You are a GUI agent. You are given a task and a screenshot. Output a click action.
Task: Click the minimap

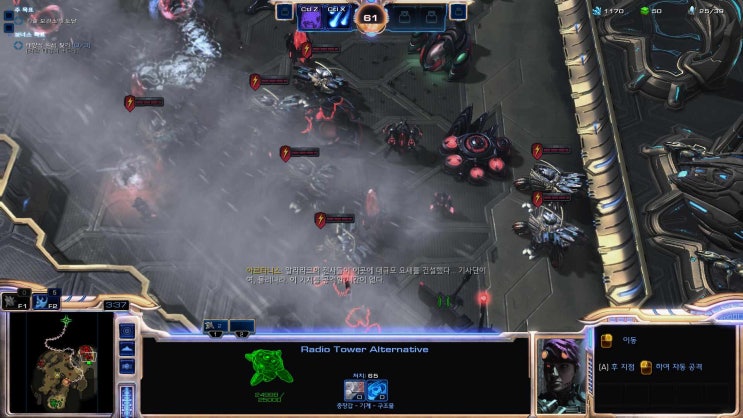tap(60, 361)
